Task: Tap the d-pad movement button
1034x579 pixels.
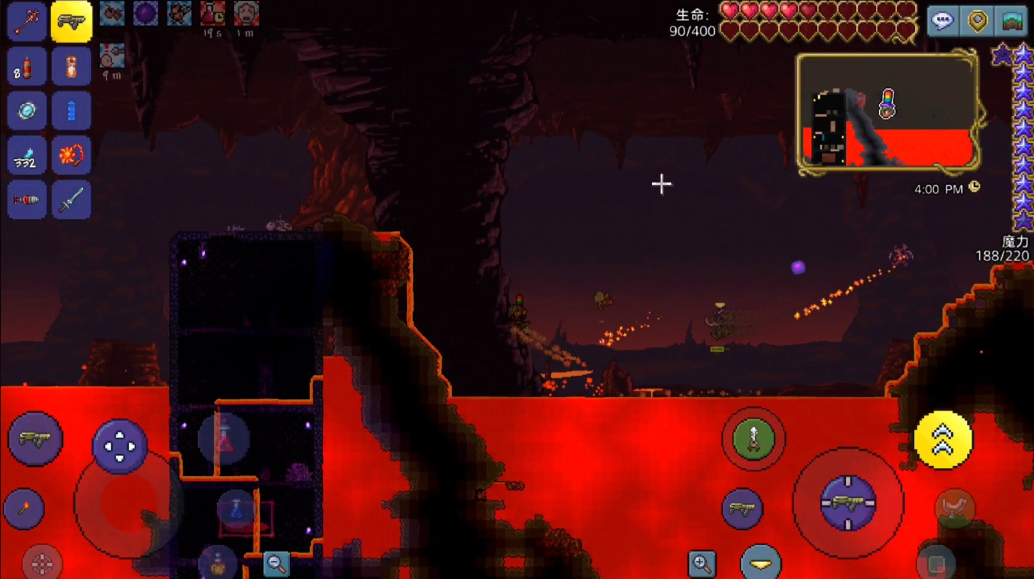Action: point(120,446)
